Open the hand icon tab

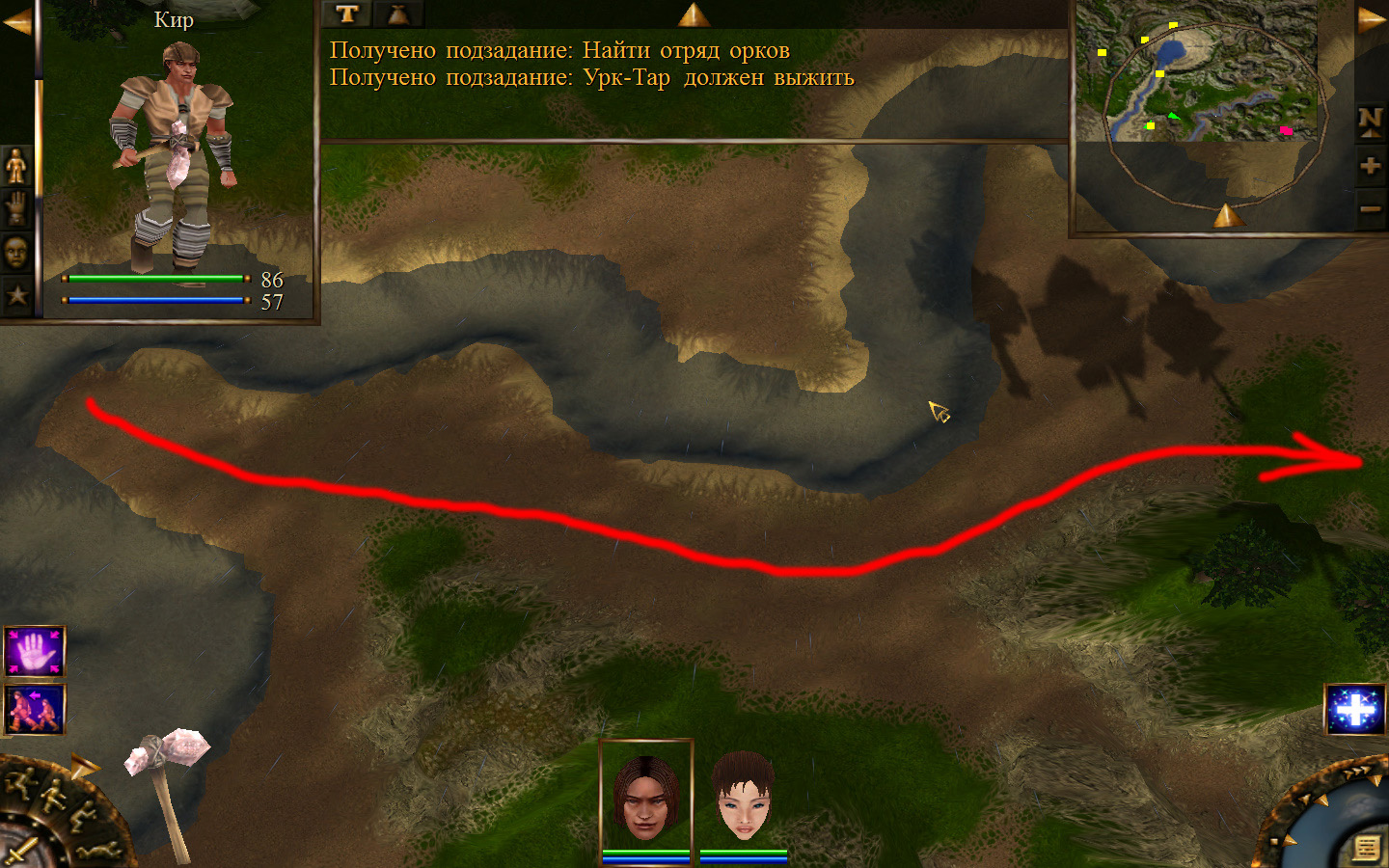tap(16, 208)
